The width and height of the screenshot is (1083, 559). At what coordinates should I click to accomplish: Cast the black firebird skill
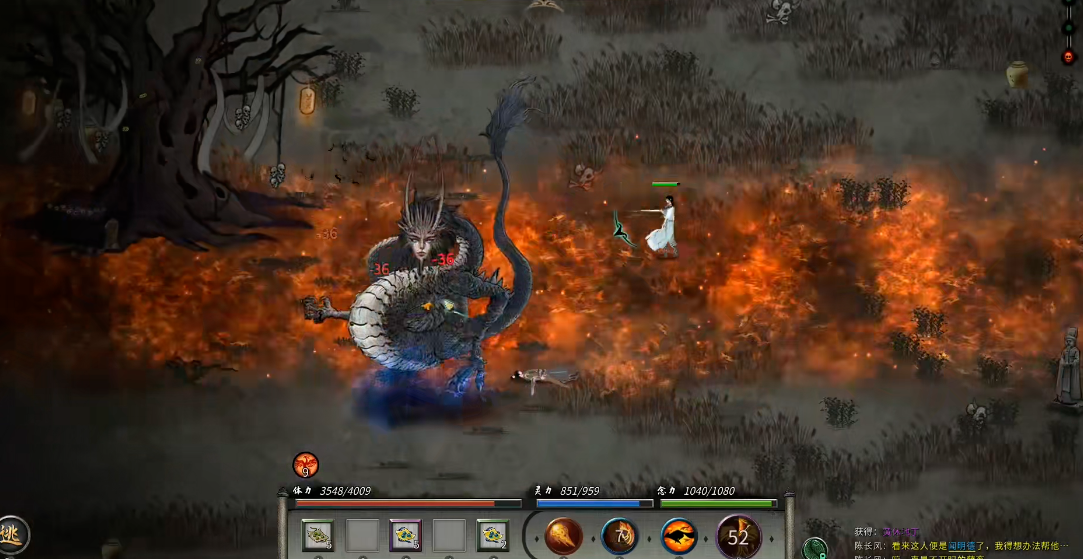[x=679, y=537]
